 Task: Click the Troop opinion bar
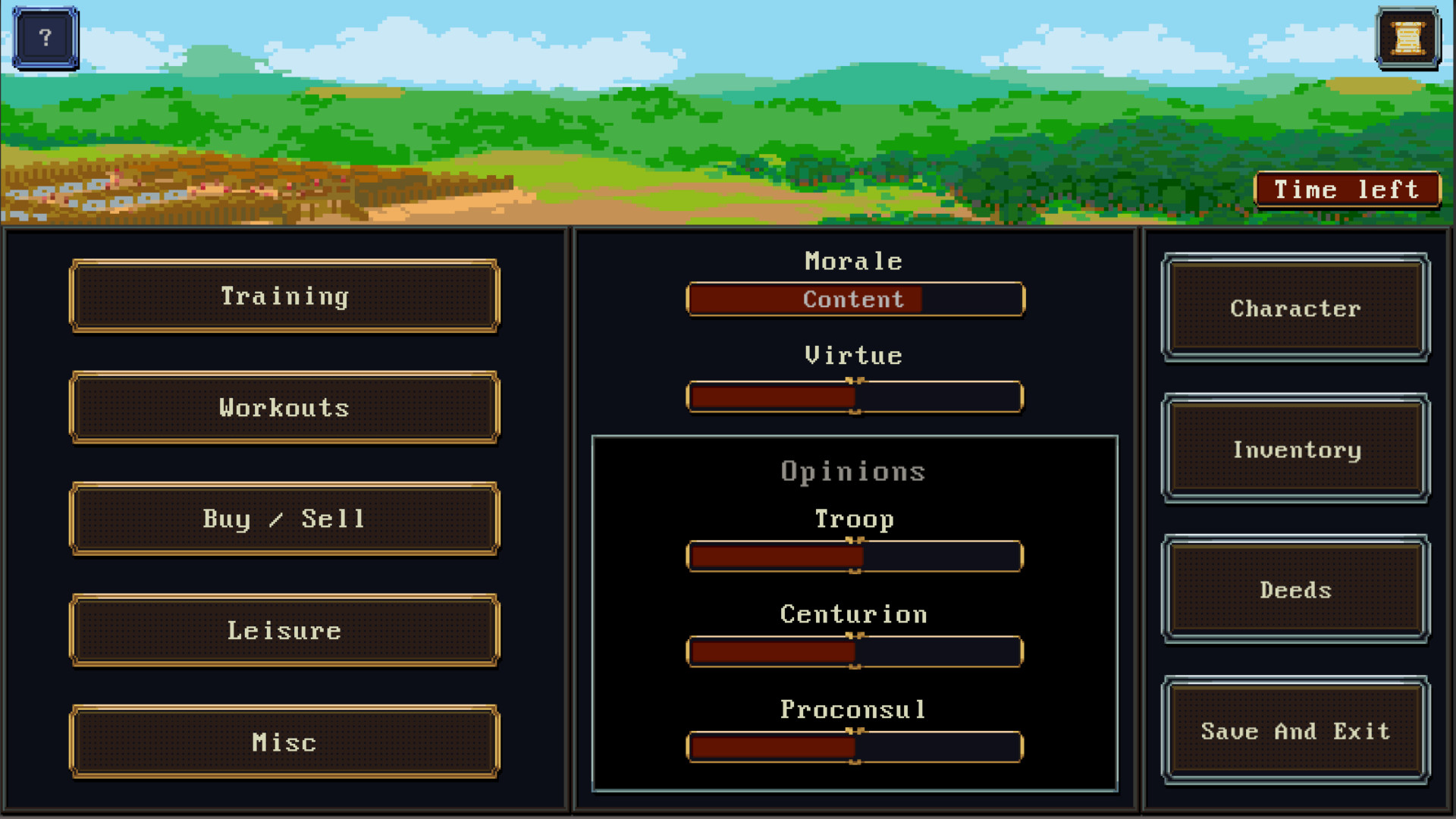(855, 556)
